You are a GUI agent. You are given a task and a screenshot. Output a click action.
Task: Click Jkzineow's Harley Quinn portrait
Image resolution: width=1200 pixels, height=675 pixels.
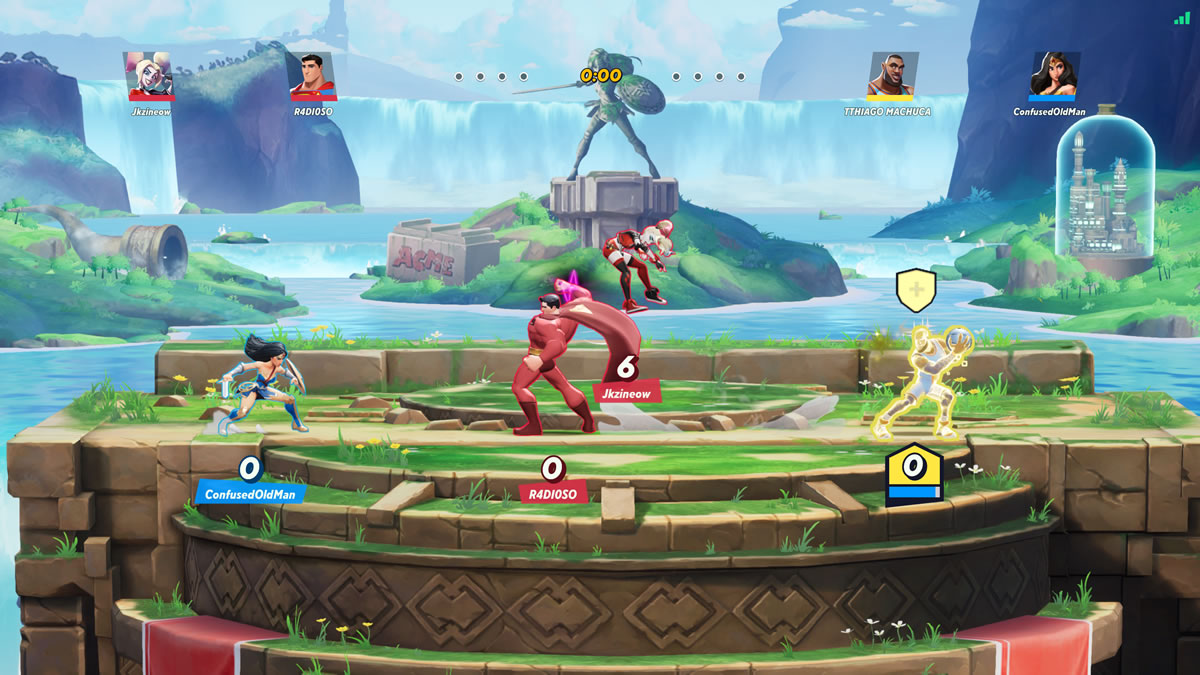click(150, 76)
